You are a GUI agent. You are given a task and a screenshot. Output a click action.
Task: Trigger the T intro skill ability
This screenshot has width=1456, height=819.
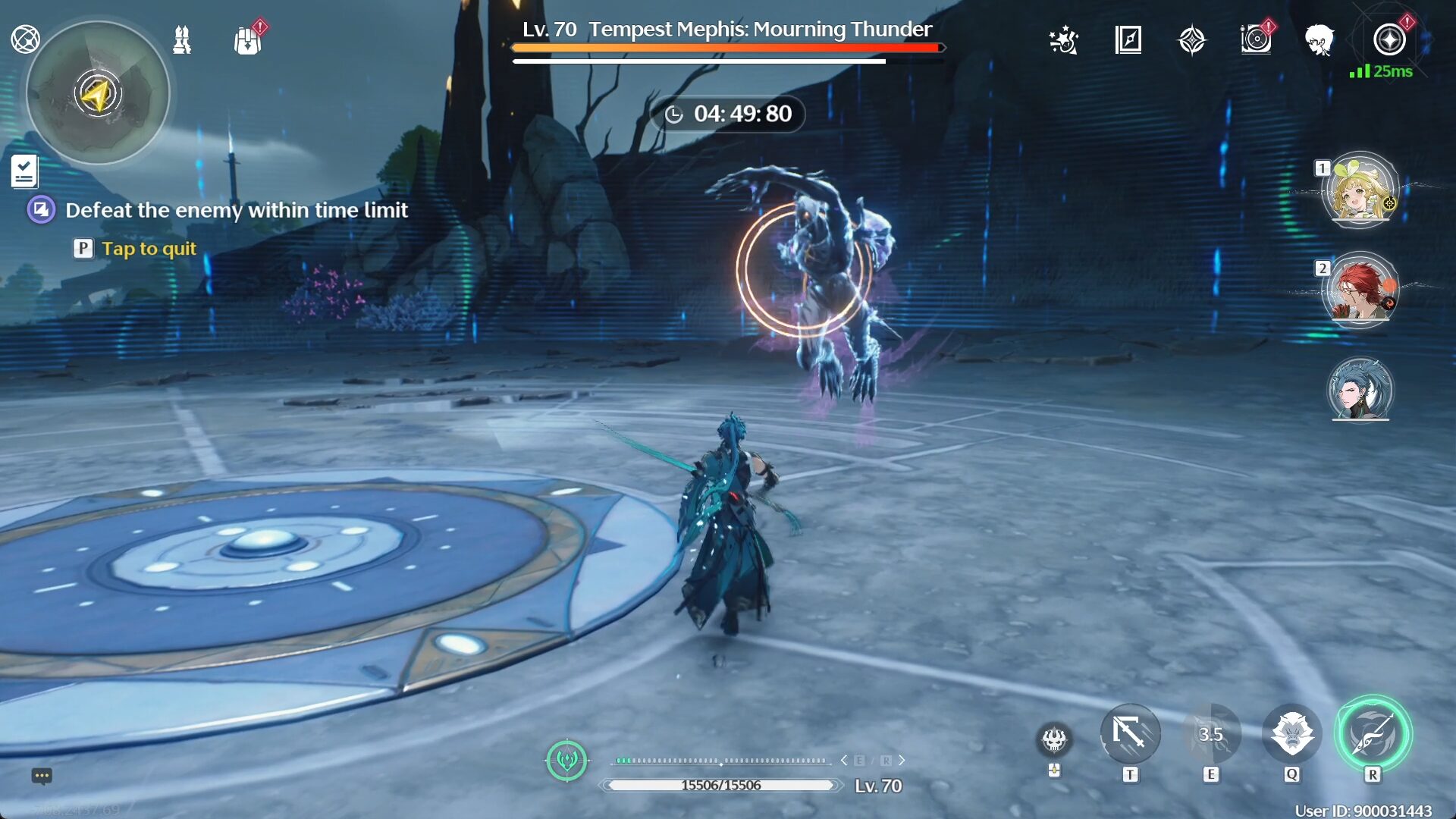[1130, 734]
